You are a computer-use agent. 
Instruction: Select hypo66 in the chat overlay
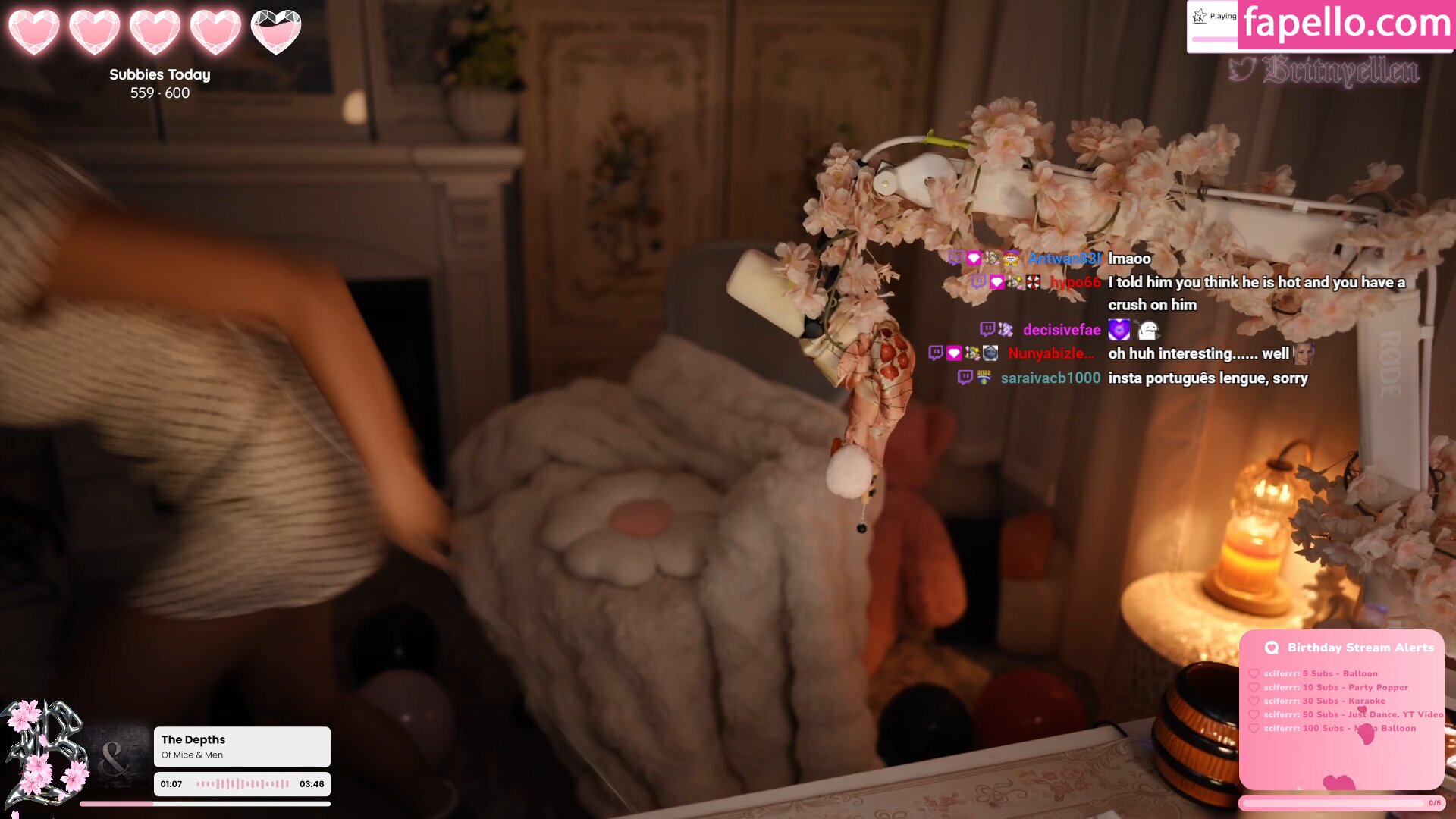coord(1075,282)
